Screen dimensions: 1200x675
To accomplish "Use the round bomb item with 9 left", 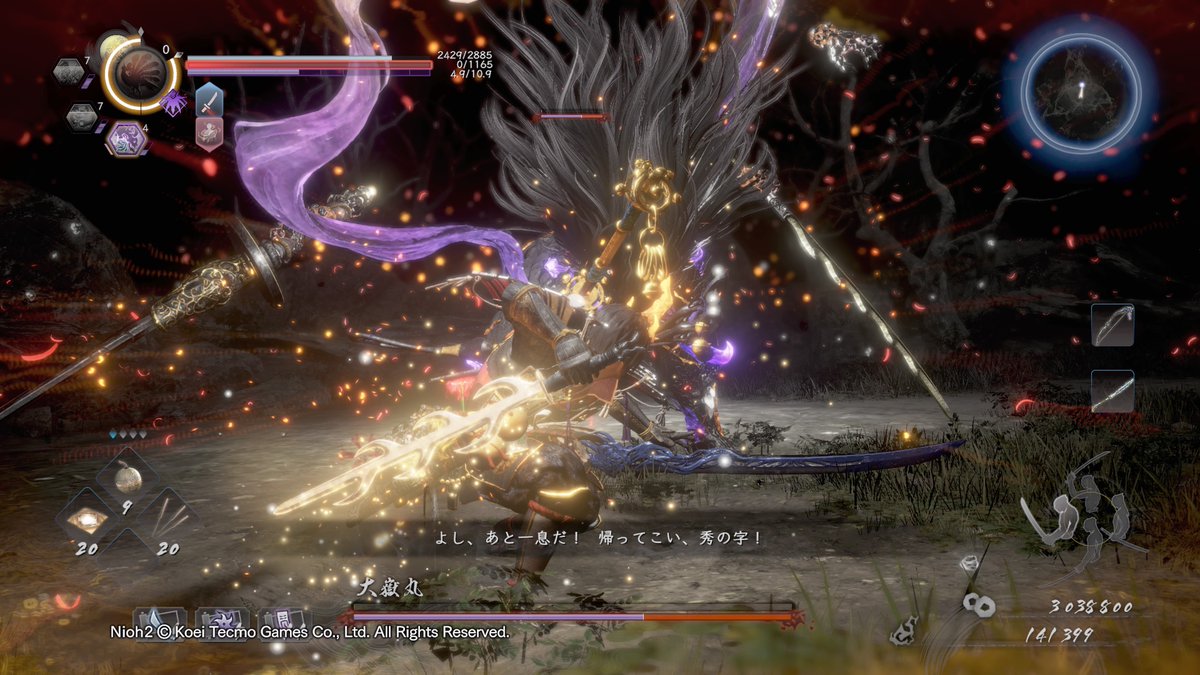I will [127, 479].
